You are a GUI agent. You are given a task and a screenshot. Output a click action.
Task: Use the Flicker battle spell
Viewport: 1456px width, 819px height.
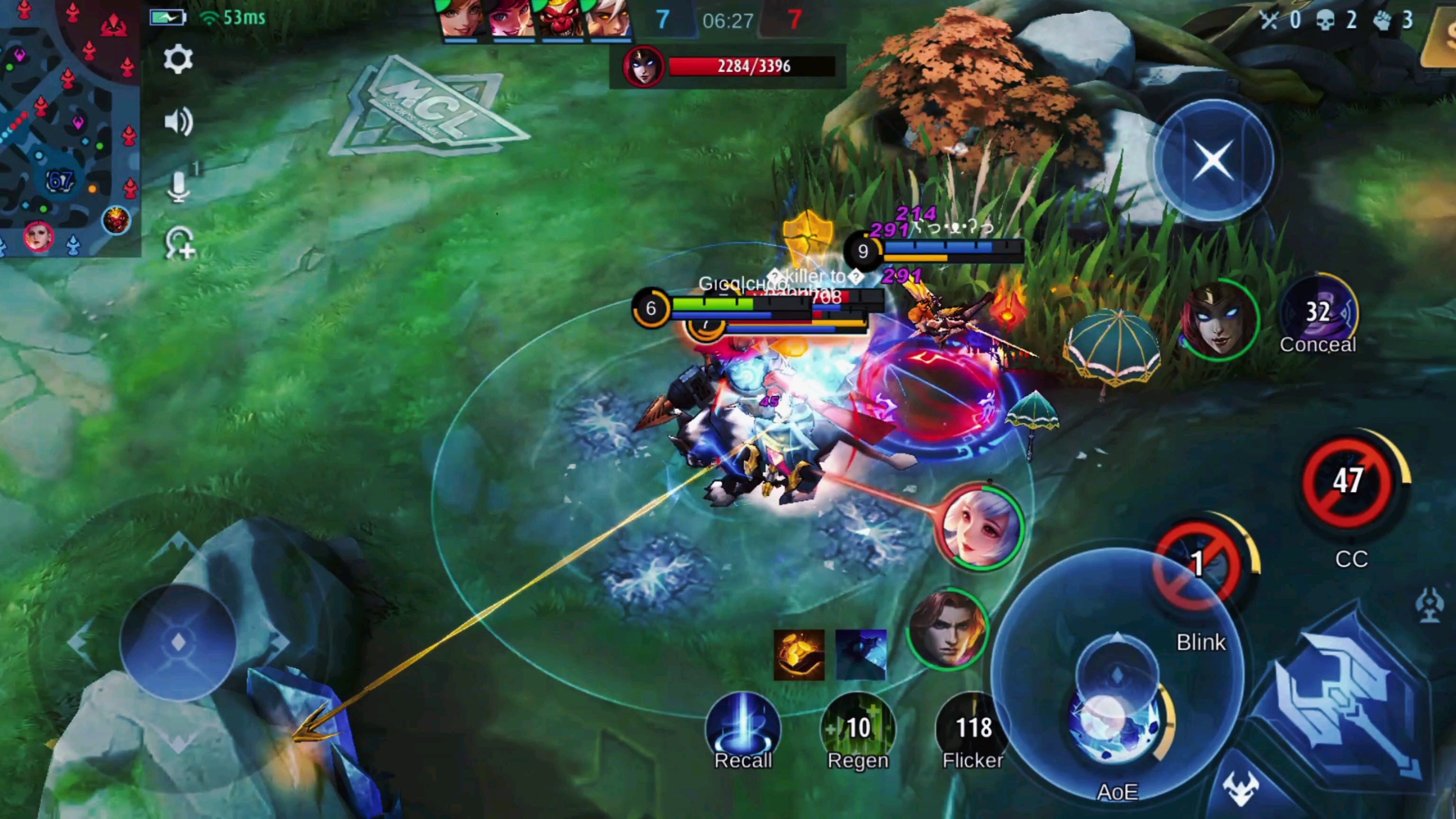coord(973,728)
